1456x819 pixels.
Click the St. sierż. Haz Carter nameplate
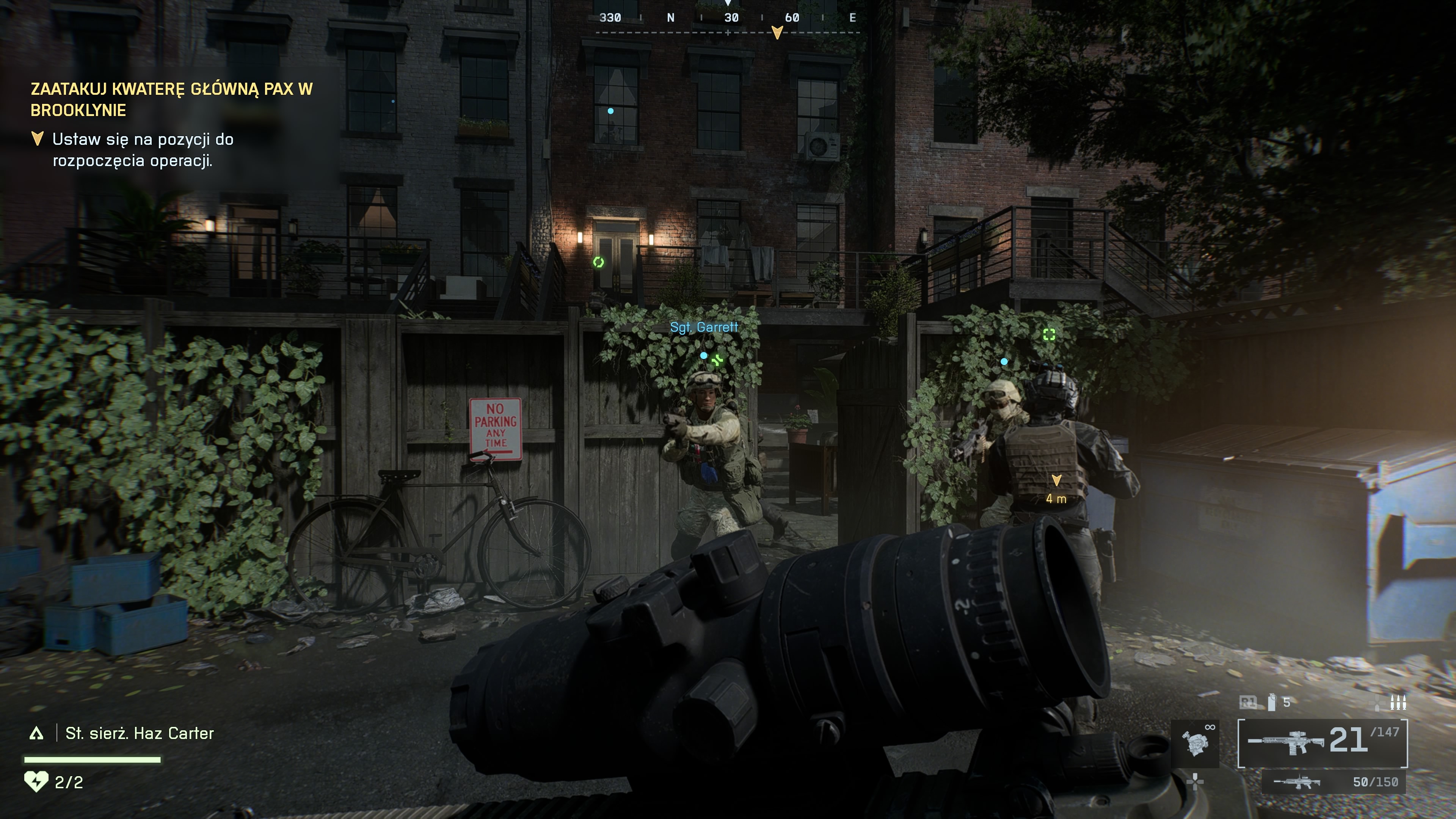tap(139, 734)
